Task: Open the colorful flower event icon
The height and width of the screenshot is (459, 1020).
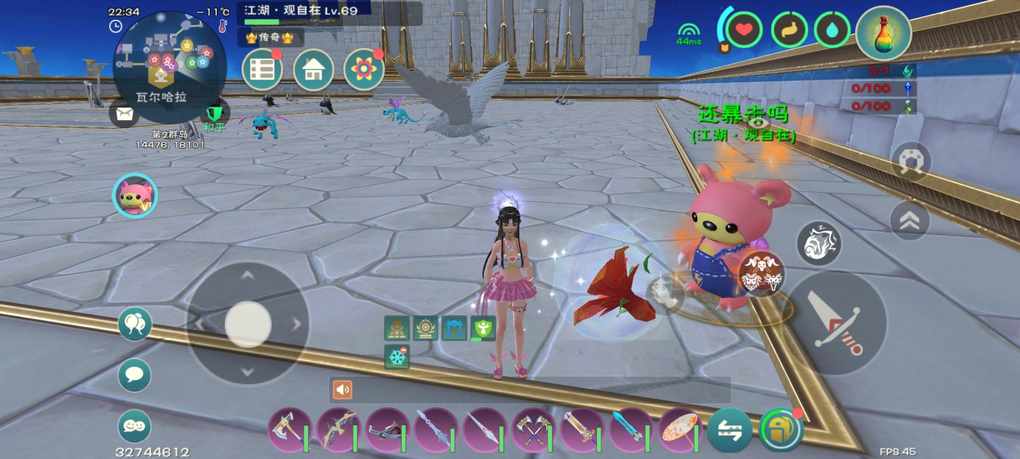Action: pos(364,70)
